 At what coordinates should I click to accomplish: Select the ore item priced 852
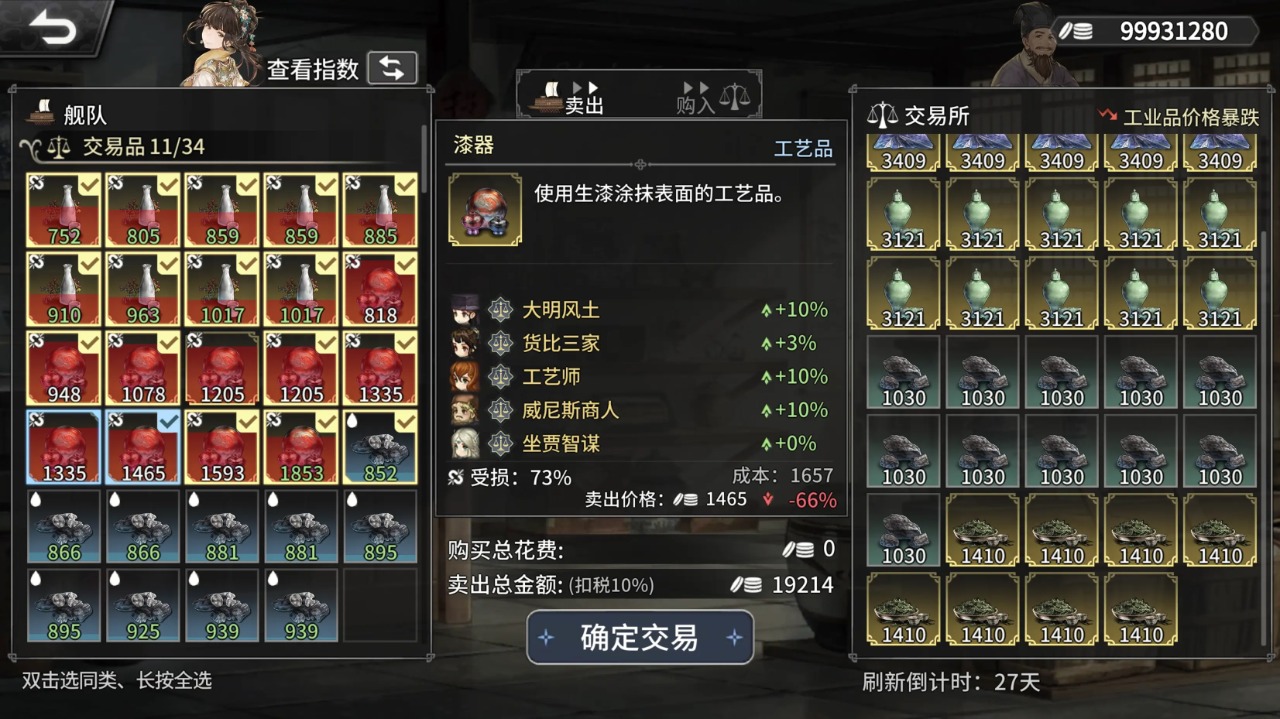(x=380, y=447)
